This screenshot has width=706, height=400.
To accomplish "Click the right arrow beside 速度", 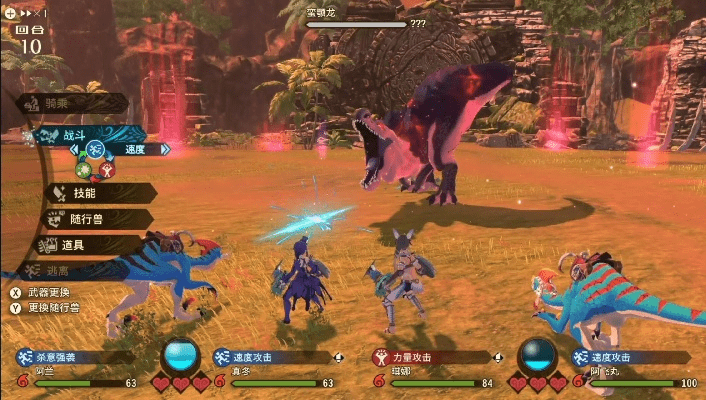I will pos(165,149).
